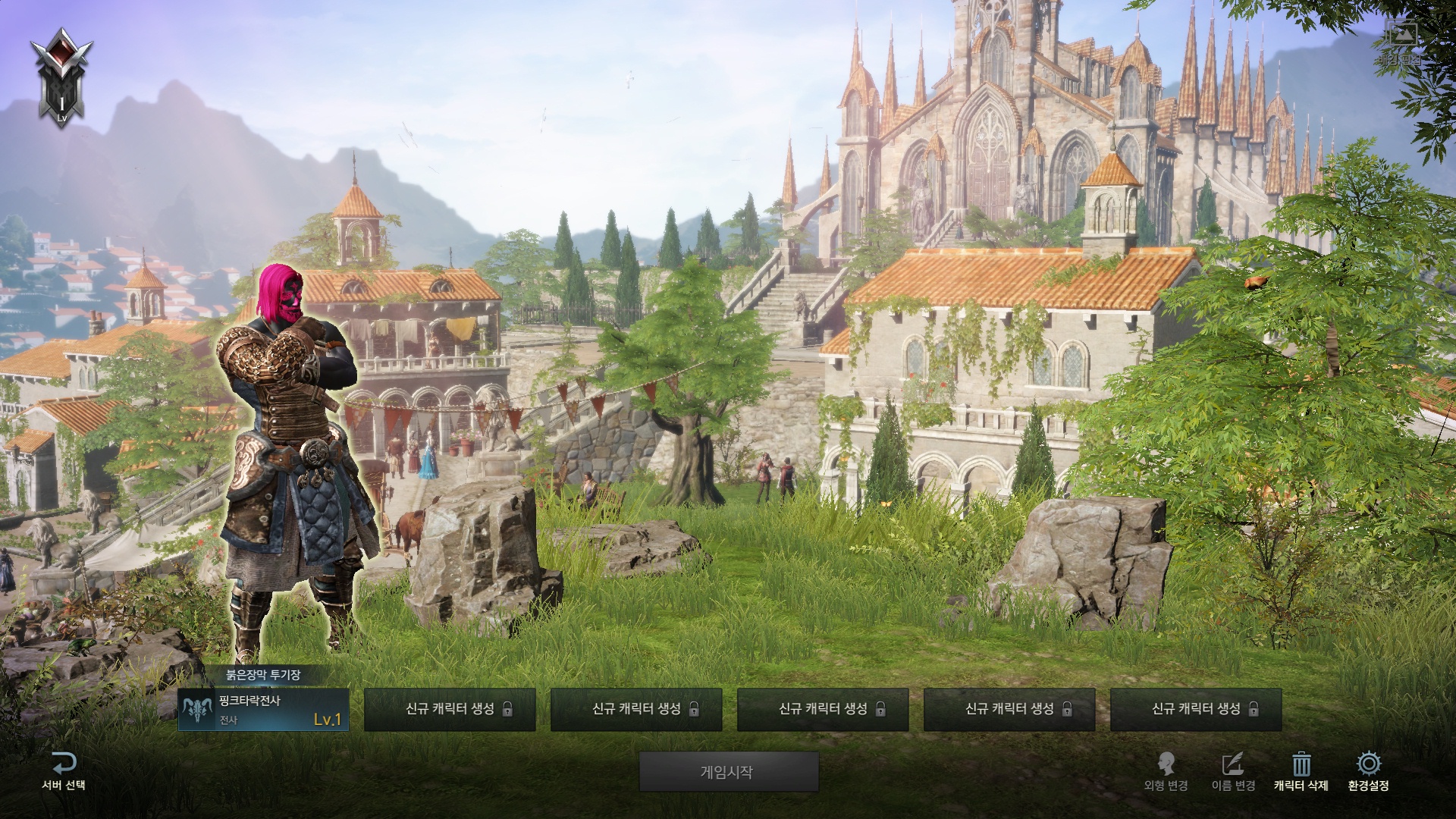Screen dimensions: 1456x819
Task: Choose 이름 변경 to rename character
Action: (x=1233, y=771)
